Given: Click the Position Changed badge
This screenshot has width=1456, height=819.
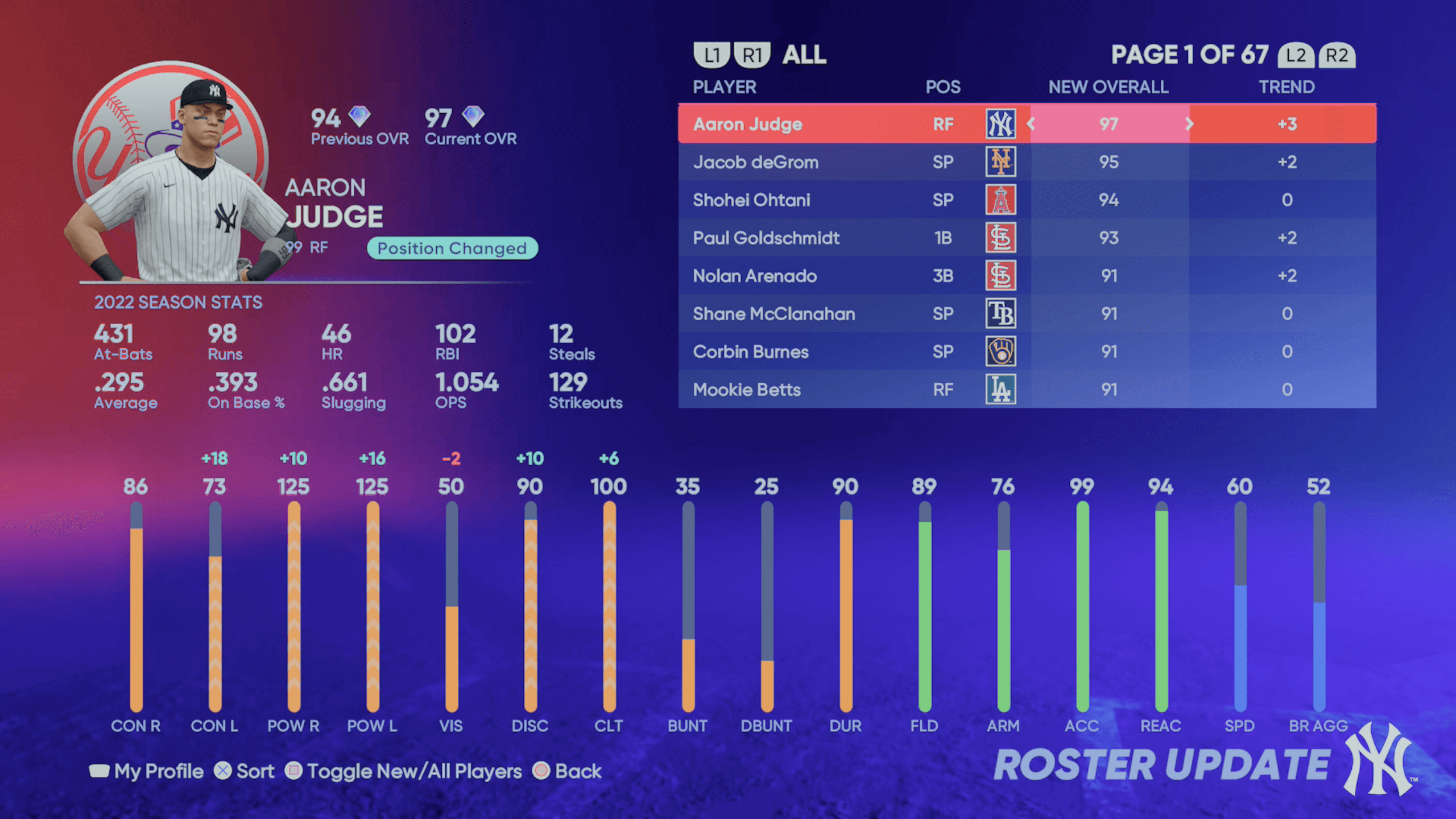Looking at the screenshot, I should (452, 248).
